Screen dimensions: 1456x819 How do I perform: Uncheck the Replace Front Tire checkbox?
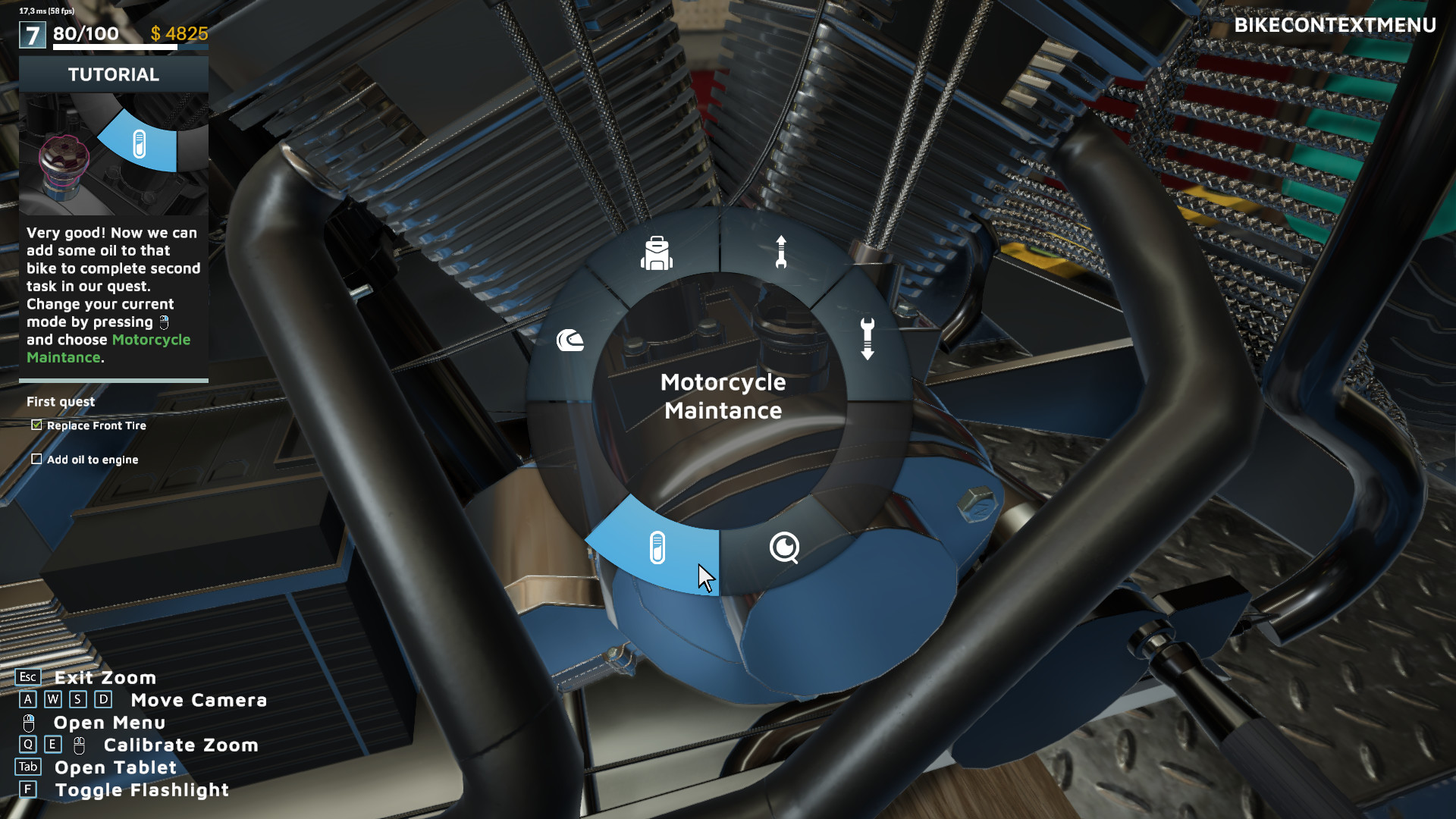[x=36, y=425]
